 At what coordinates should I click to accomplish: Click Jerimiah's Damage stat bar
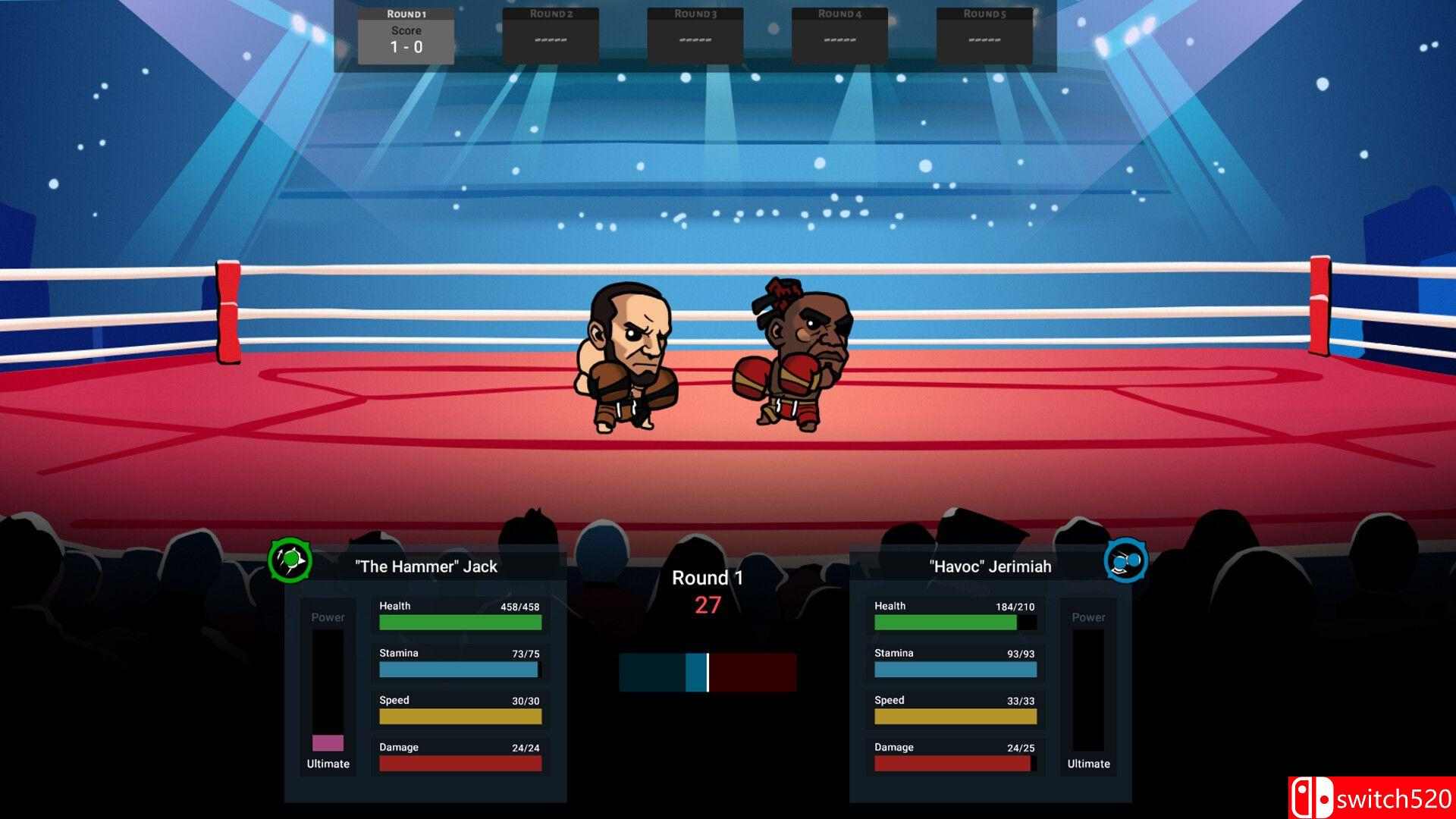[954, 762]
